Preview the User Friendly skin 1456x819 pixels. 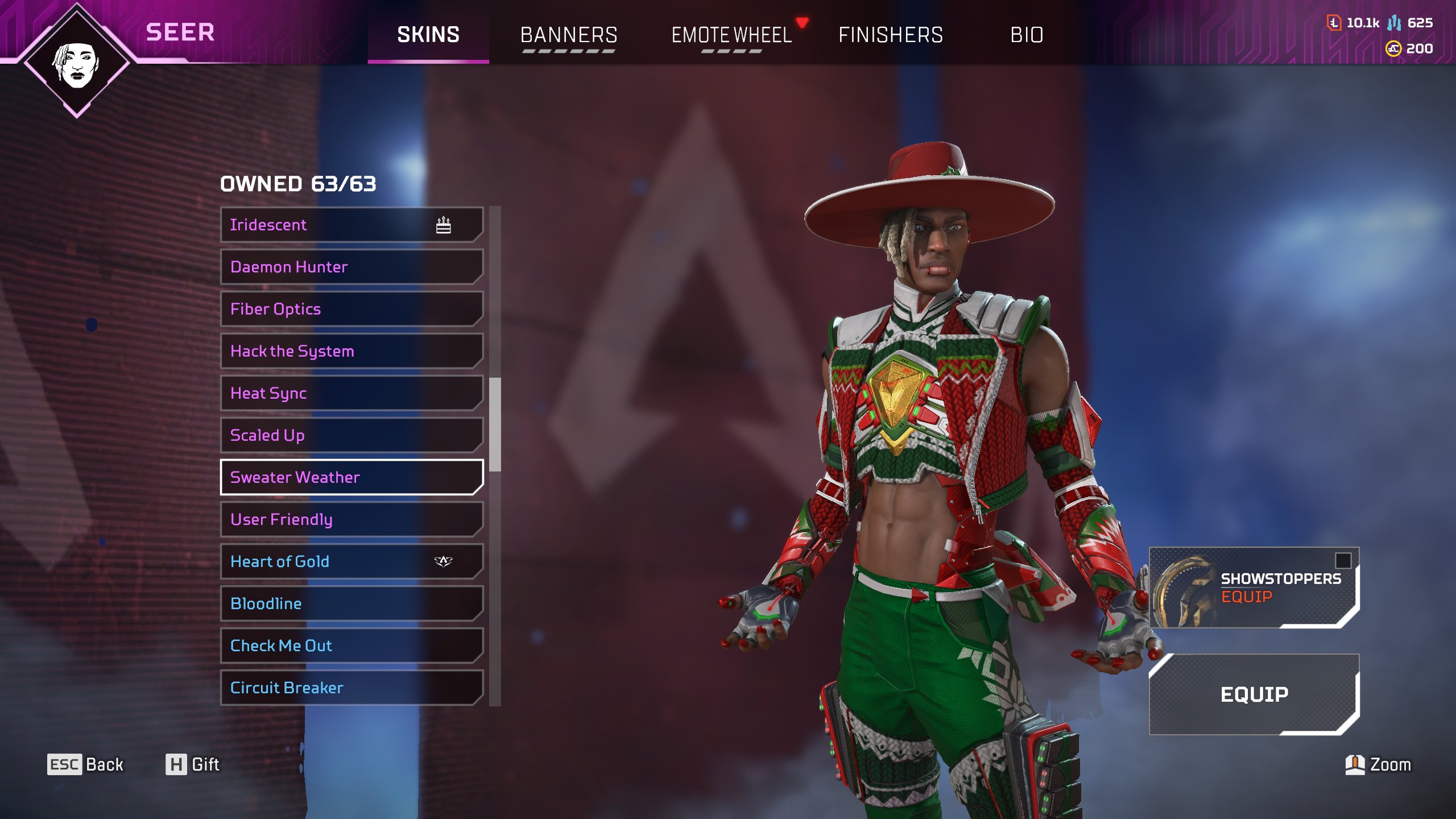tap(351, 519)
